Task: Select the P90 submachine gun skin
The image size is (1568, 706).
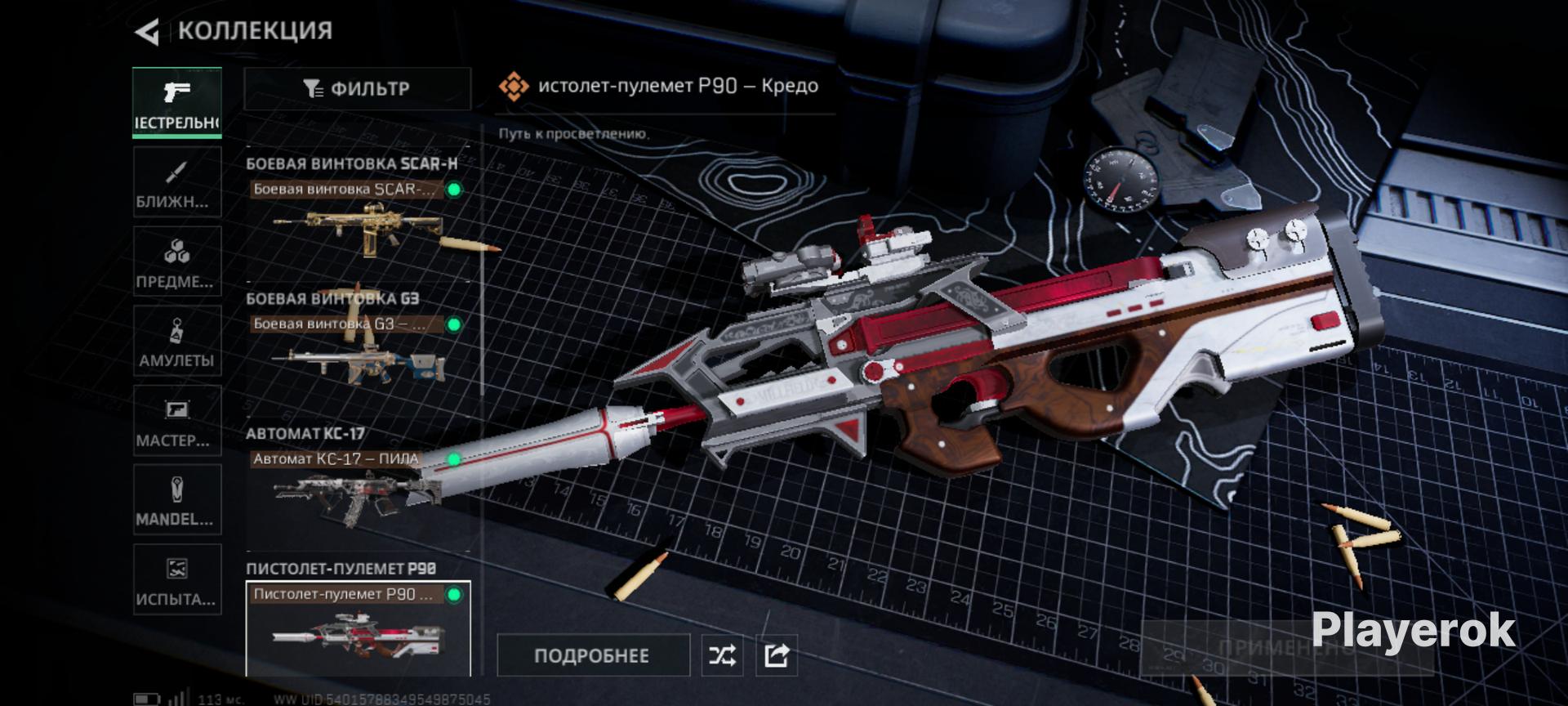Action: pos(358,628)
